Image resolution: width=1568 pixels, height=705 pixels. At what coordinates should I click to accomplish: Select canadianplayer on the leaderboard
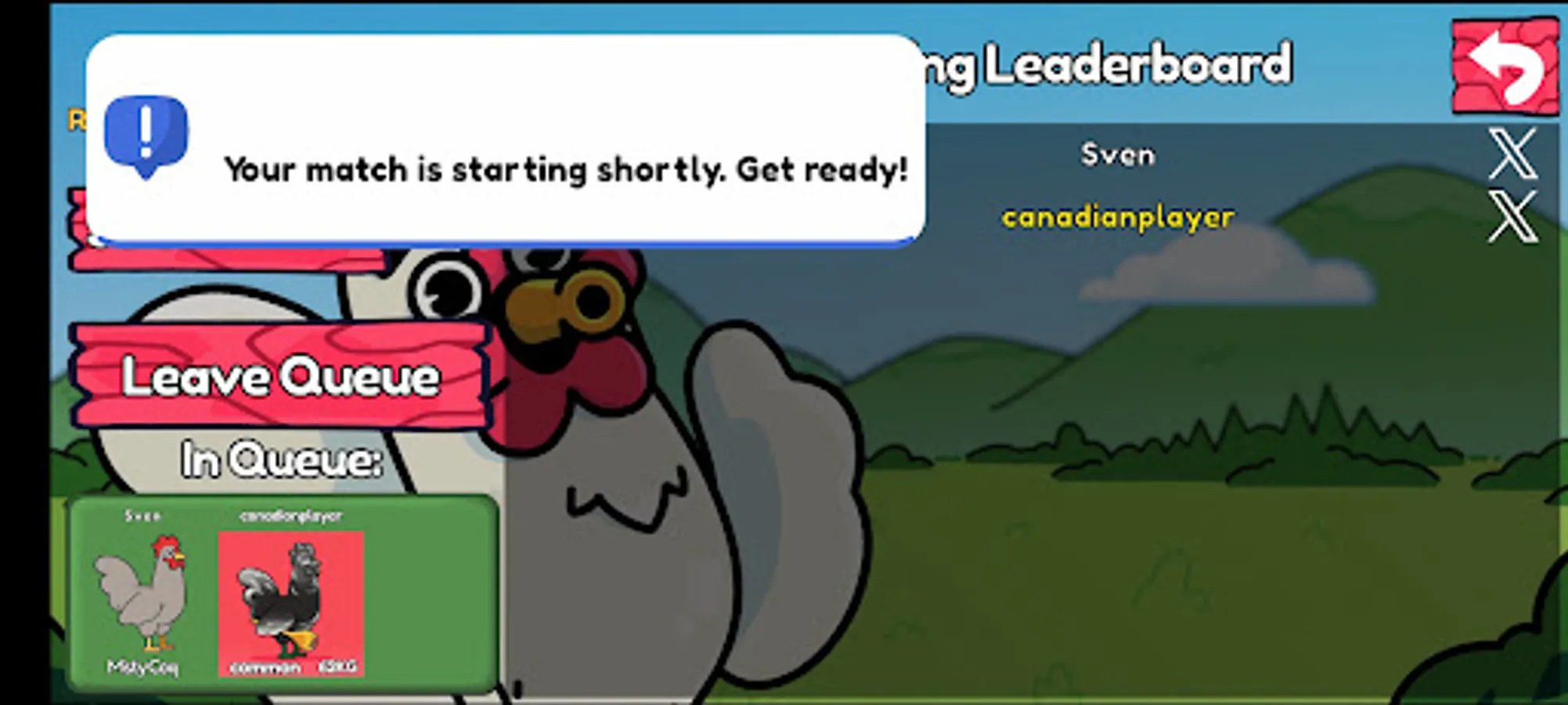click(x=1119, y=217)
